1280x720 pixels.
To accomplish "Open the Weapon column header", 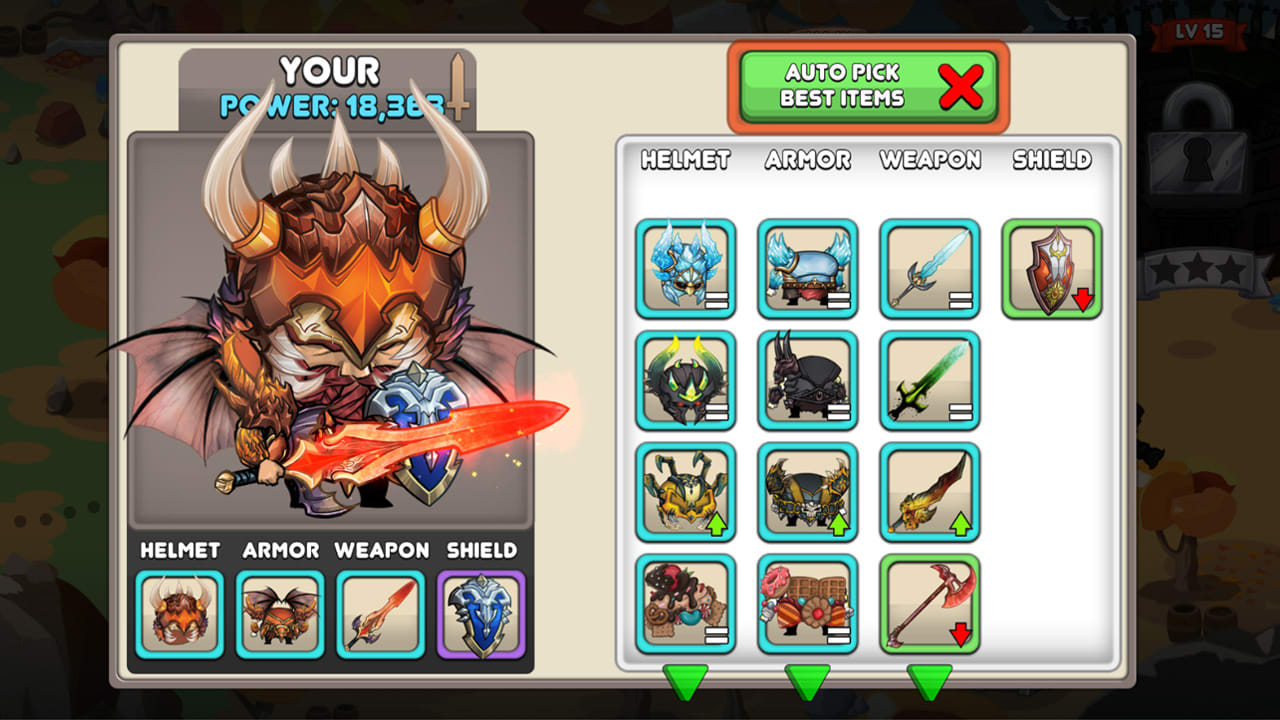I will click(928, 160).
